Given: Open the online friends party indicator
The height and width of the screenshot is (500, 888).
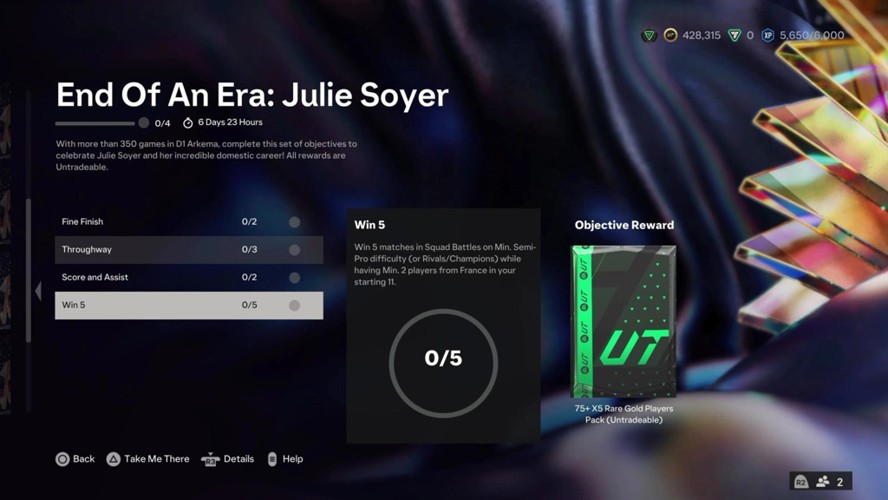Looking at the screenshot, I should point(821,481).
